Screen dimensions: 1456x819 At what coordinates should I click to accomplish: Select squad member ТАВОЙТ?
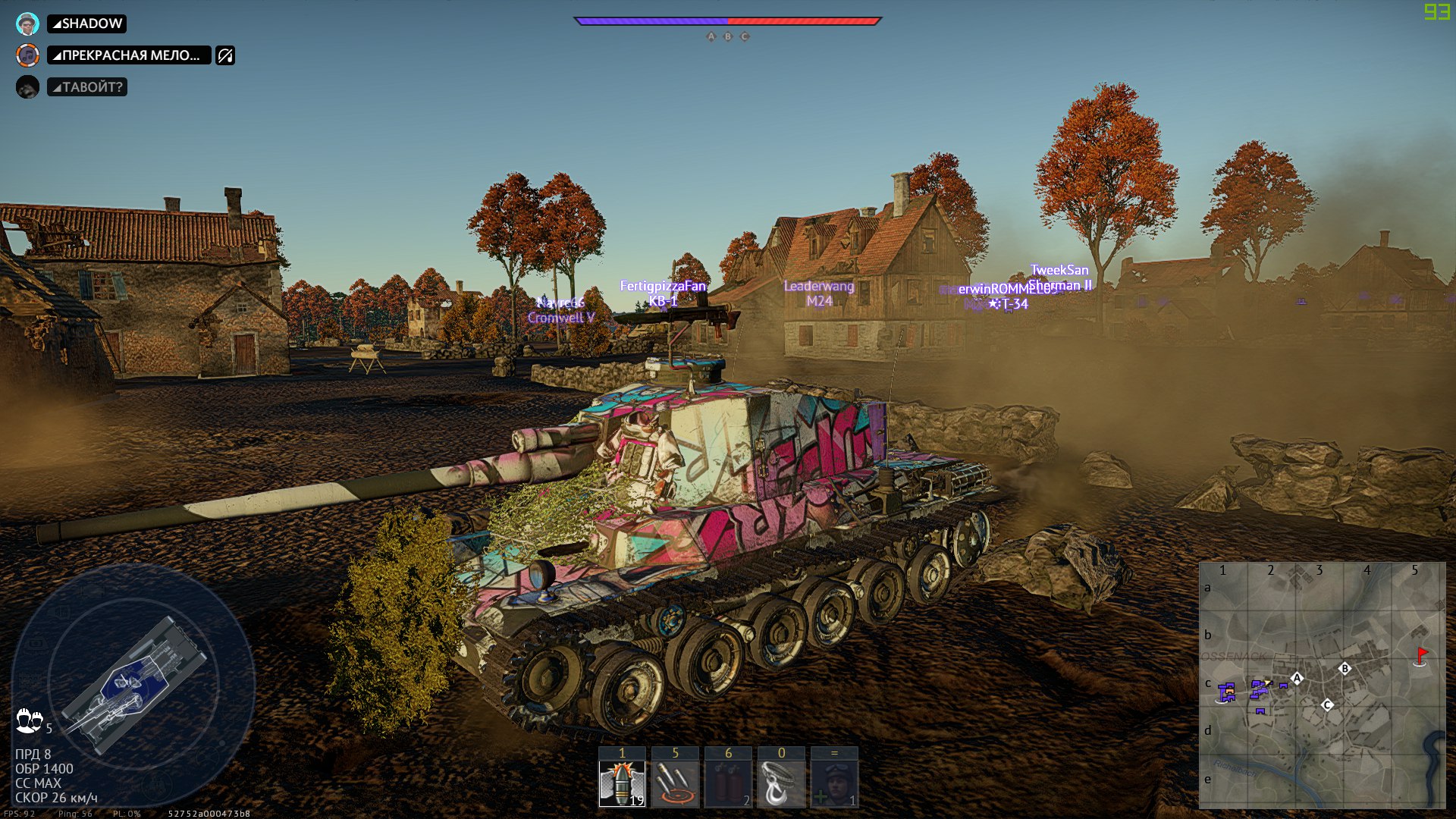coord(88,87)
